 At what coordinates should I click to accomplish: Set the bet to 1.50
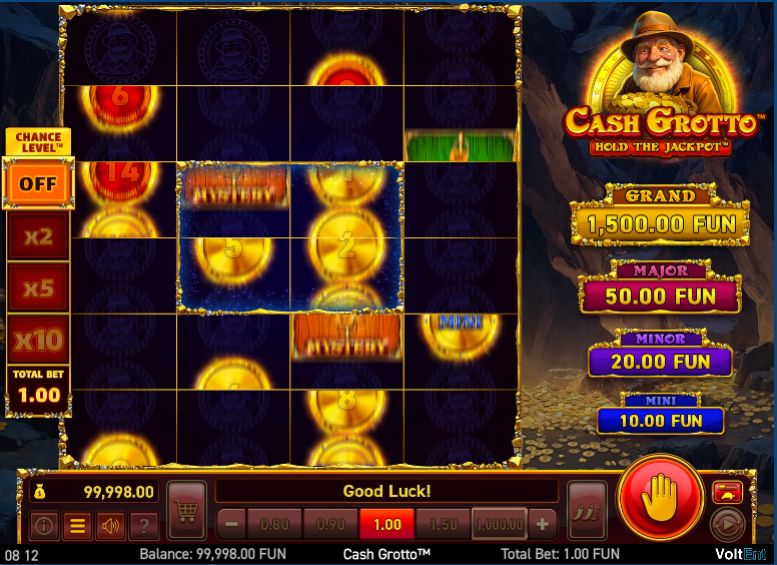point(443,523)
